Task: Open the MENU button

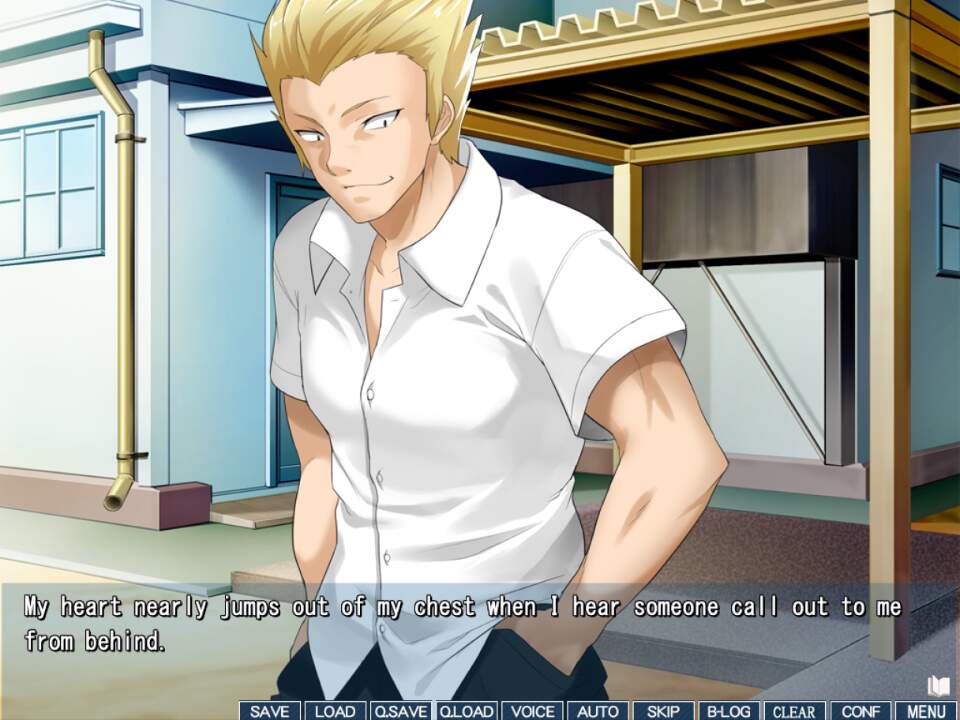Action: click(927, 711)
